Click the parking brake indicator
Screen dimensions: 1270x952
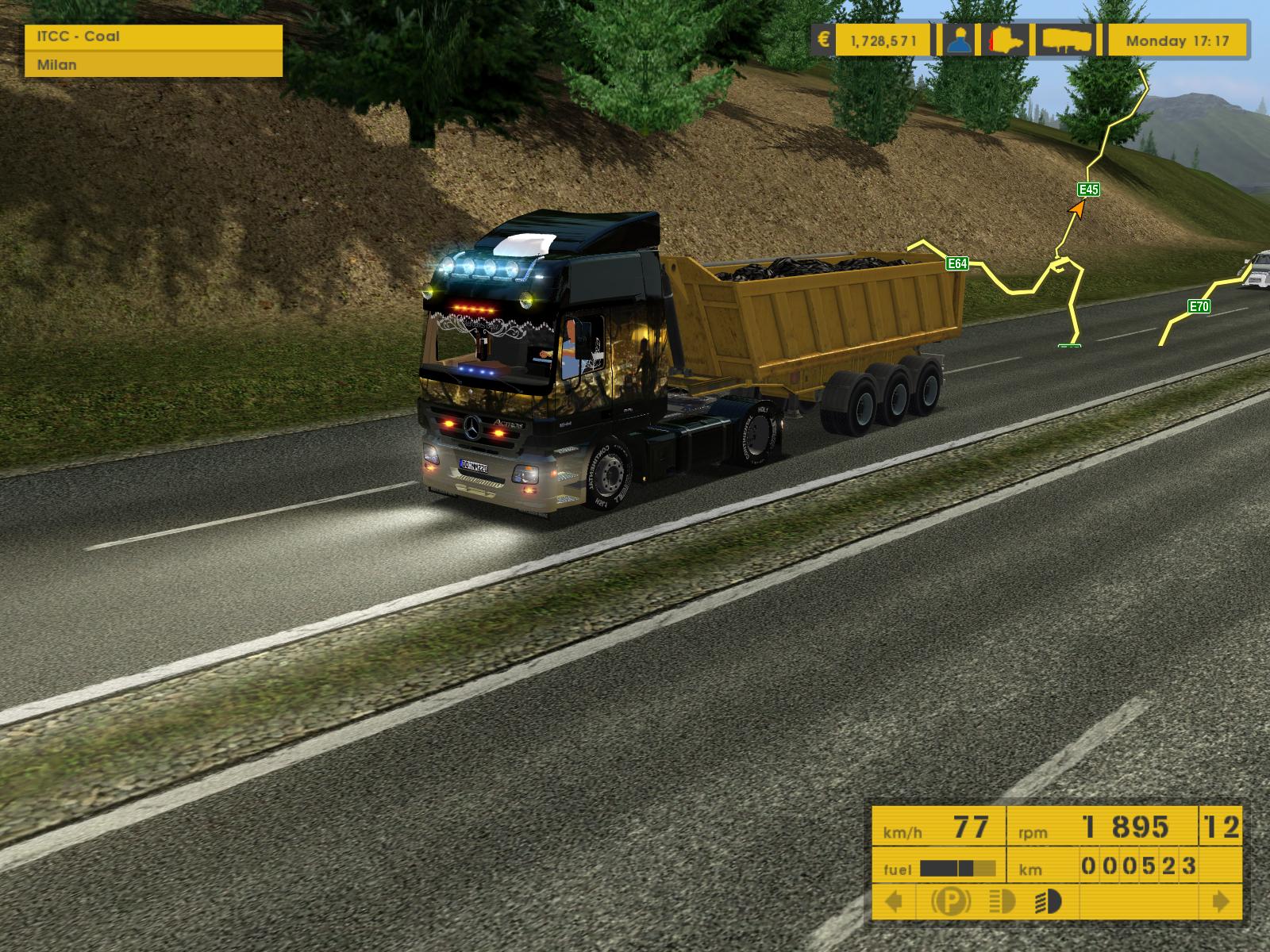950,902
